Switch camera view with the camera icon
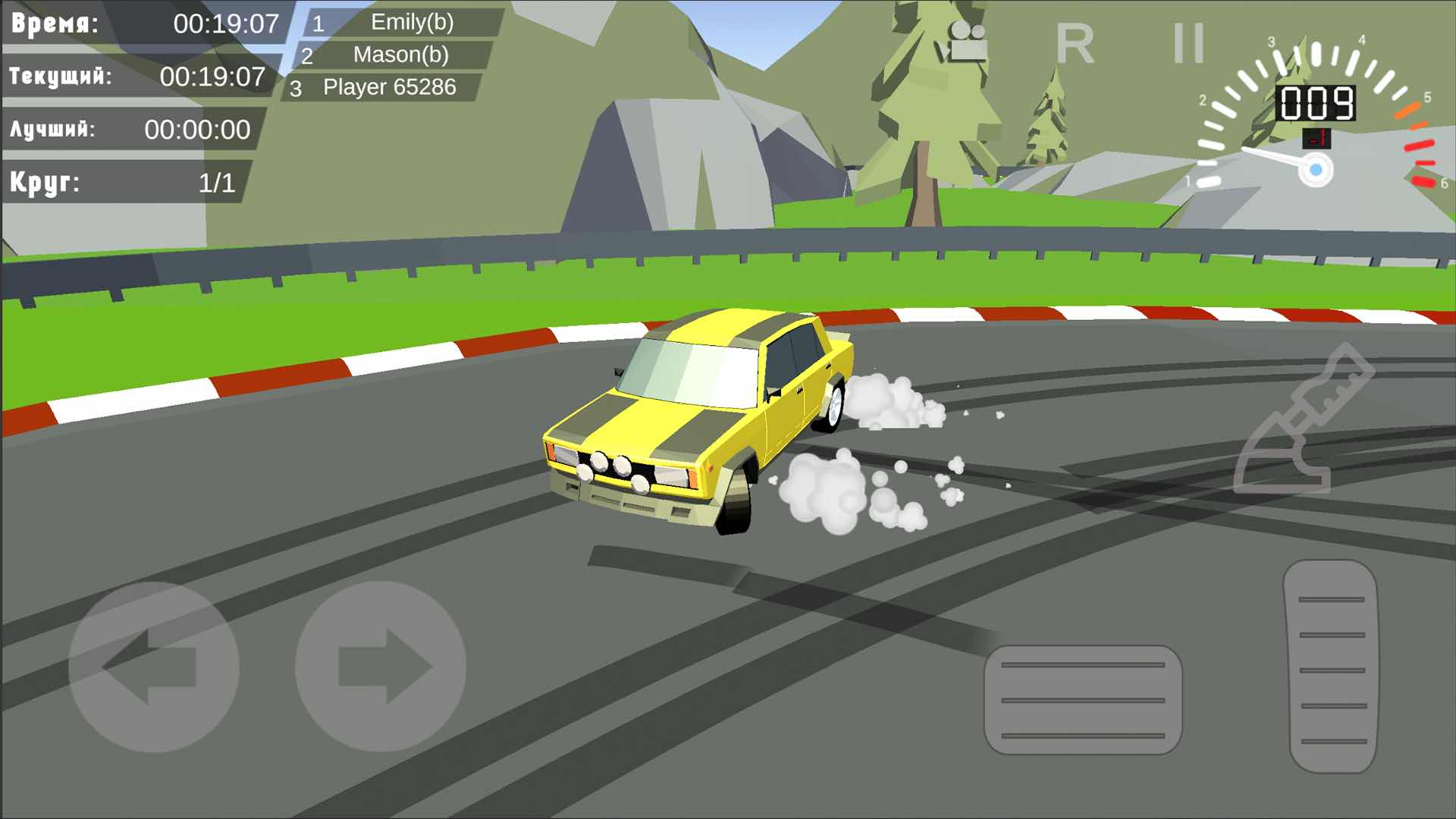The width and height of the screenshot is (1456, 819). pos(963,42)
